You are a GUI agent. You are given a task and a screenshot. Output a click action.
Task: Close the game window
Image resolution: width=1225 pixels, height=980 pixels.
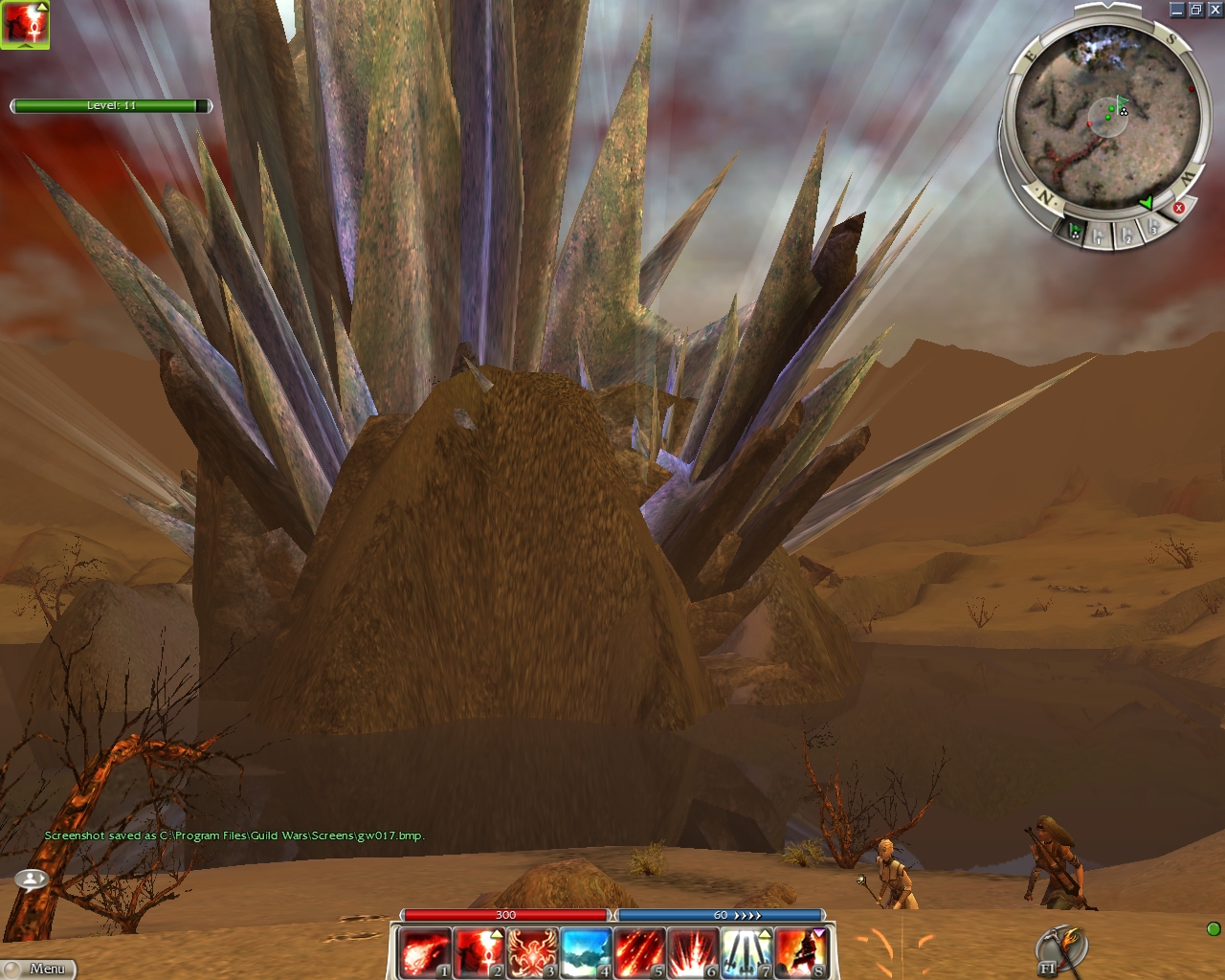(x=1214, y=10)
